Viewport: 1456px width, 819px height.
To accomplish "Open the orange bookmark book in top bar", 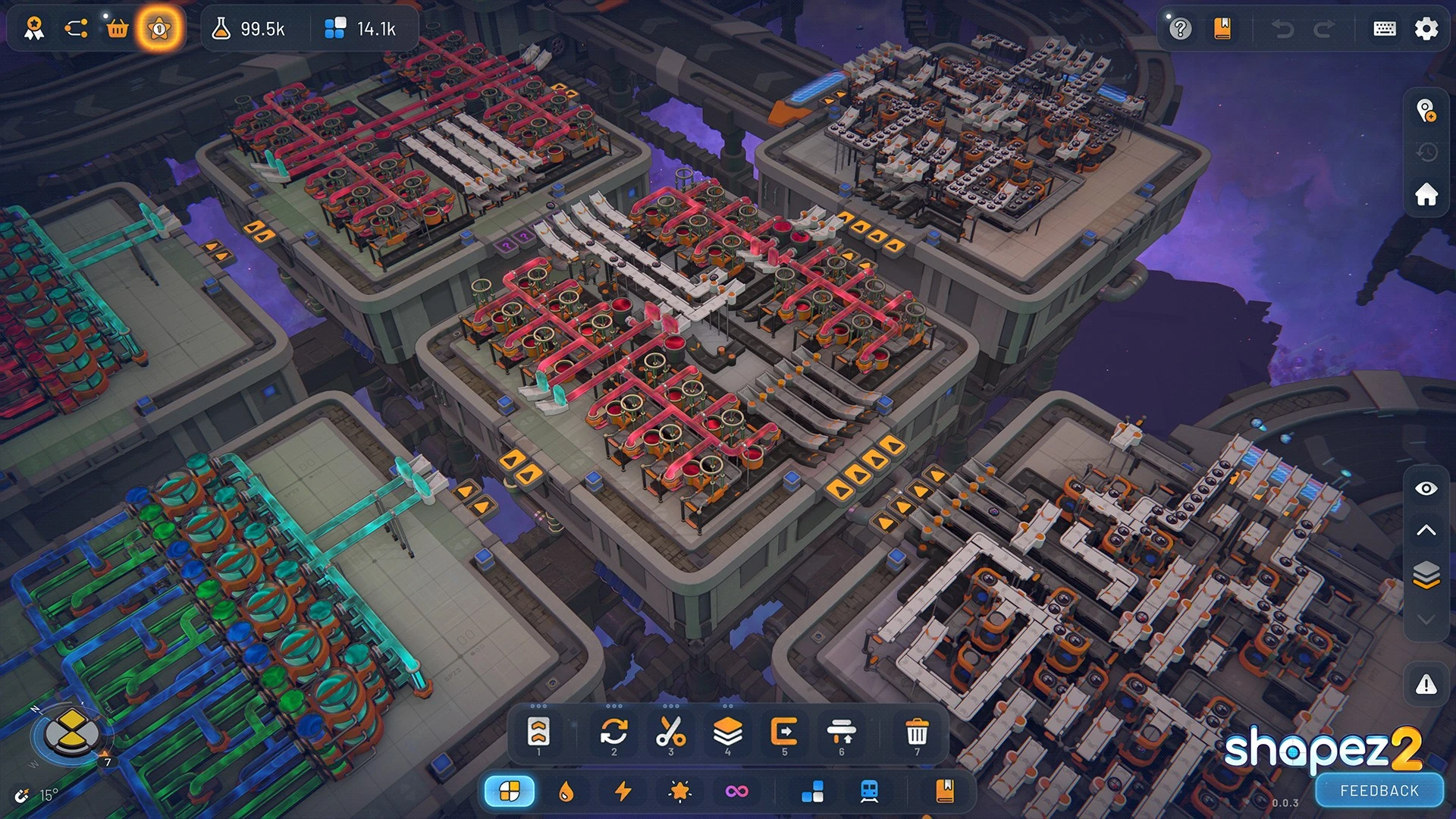I will (1222, 29).
